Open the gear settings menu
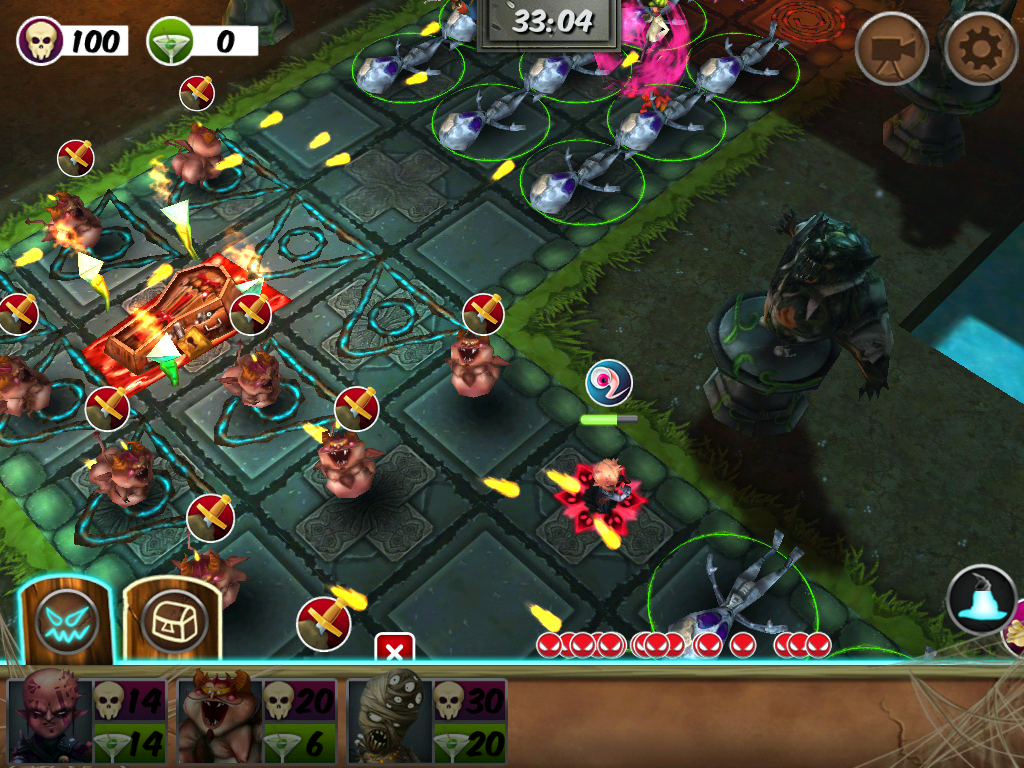This screenshot has width=1024, height=768. (981, 48)
